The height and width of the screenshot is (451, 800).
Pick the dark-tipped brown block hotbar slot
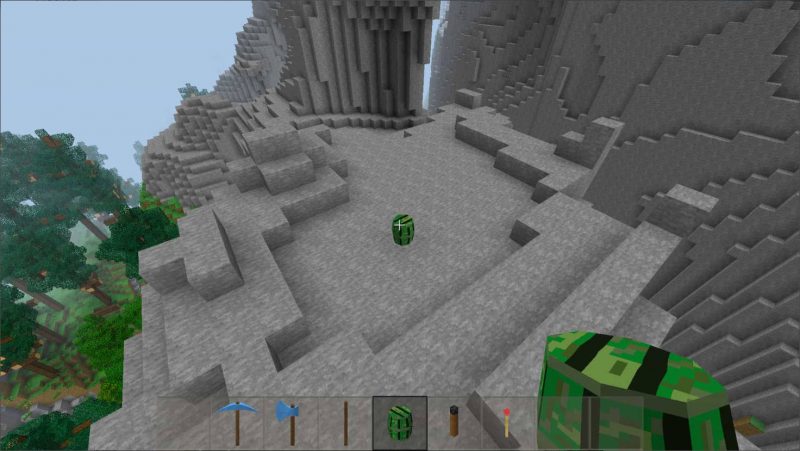tap(454, 422)
